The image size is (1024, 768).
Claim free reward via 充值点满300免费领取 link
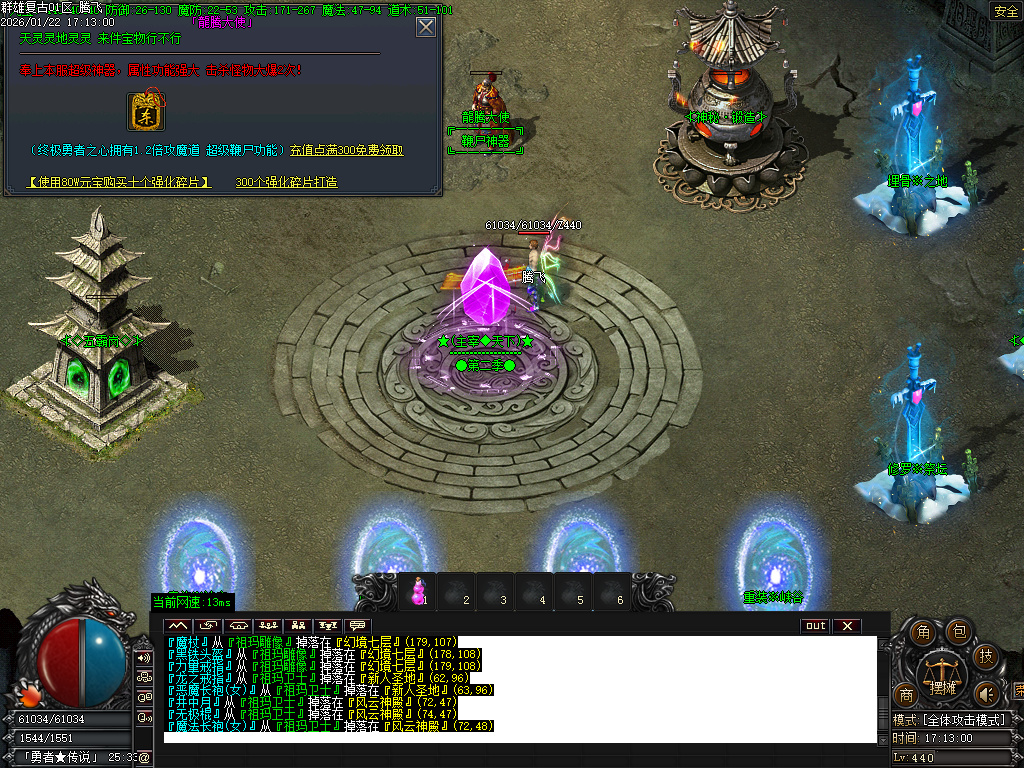[x=347, y=150]
